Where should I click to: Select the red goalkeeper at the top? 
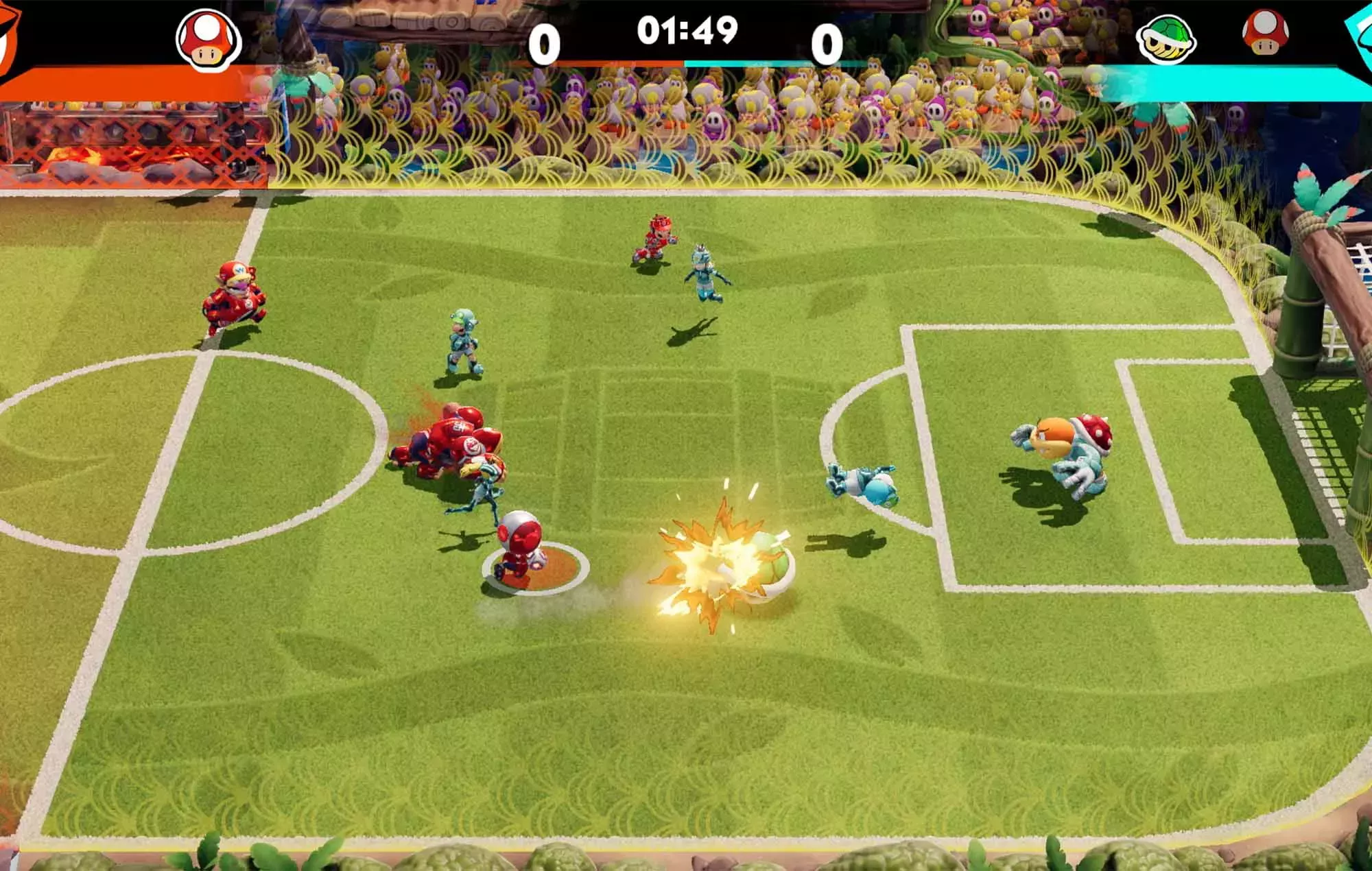click(x=655, y=237)
